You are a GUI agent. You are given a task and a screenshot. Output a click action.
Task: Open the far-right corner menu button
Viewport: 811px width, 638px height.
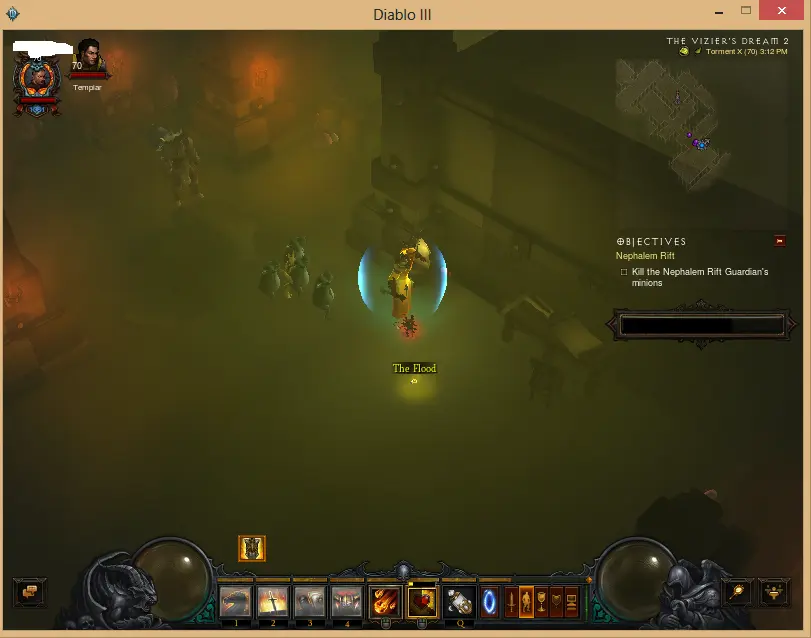pyautogui.click(x=775, y=591)
